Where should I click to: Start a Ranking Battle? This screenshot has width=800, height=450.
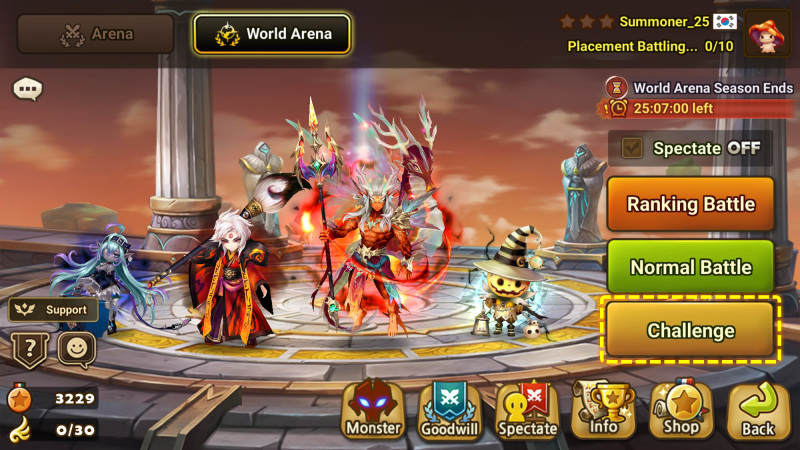pyautogui.click(x=690, y=204)
